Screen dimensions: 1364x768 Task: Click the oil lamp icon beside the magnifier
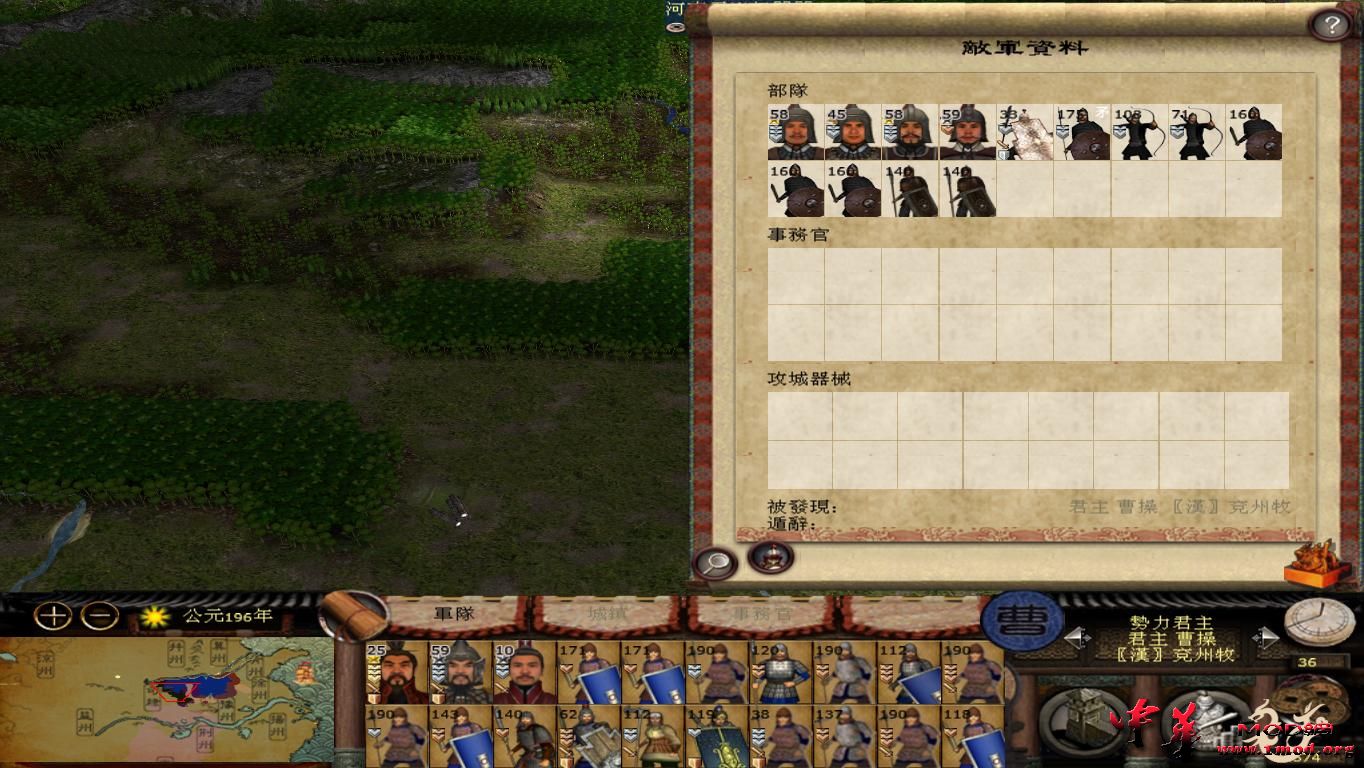771,558
